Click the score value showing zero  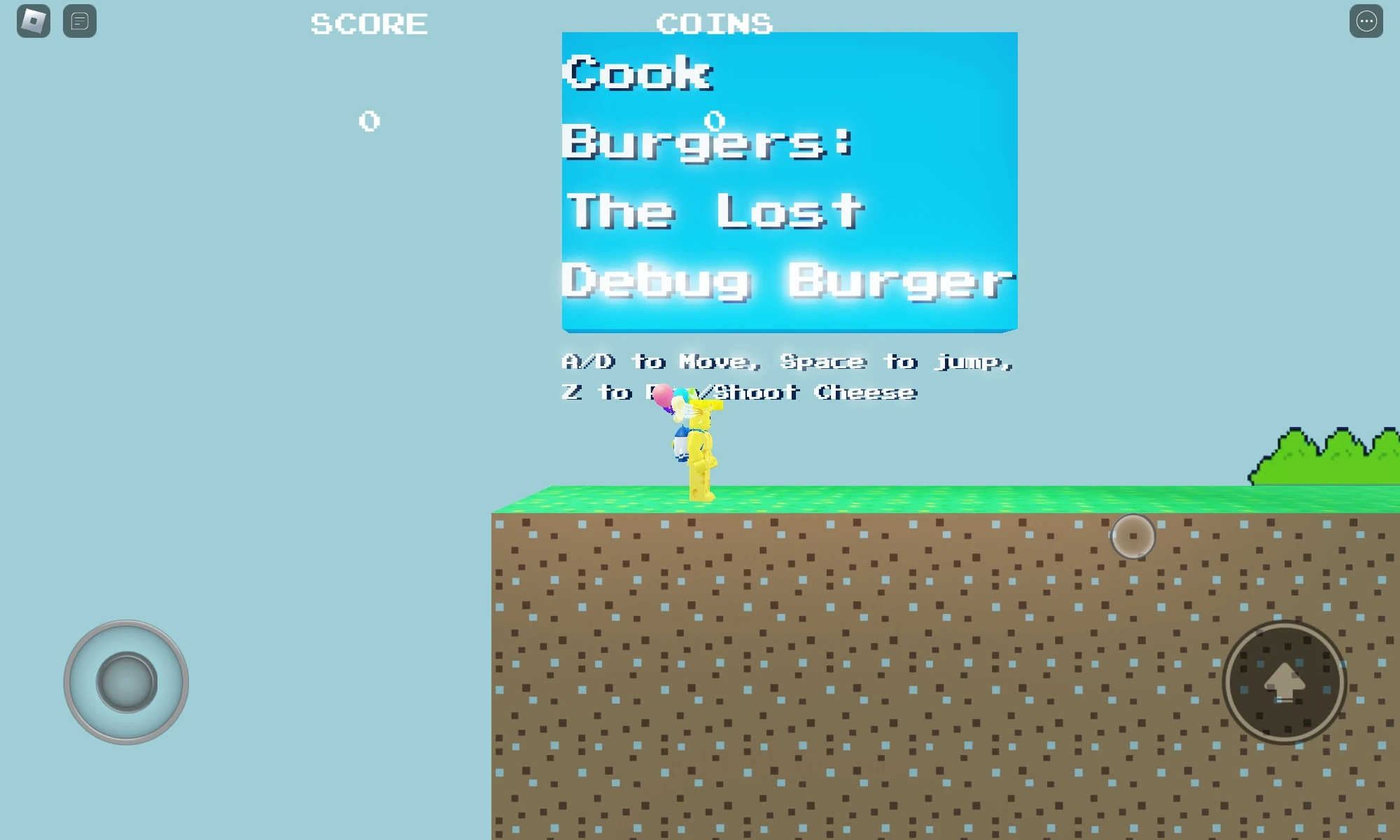point(369,120)
